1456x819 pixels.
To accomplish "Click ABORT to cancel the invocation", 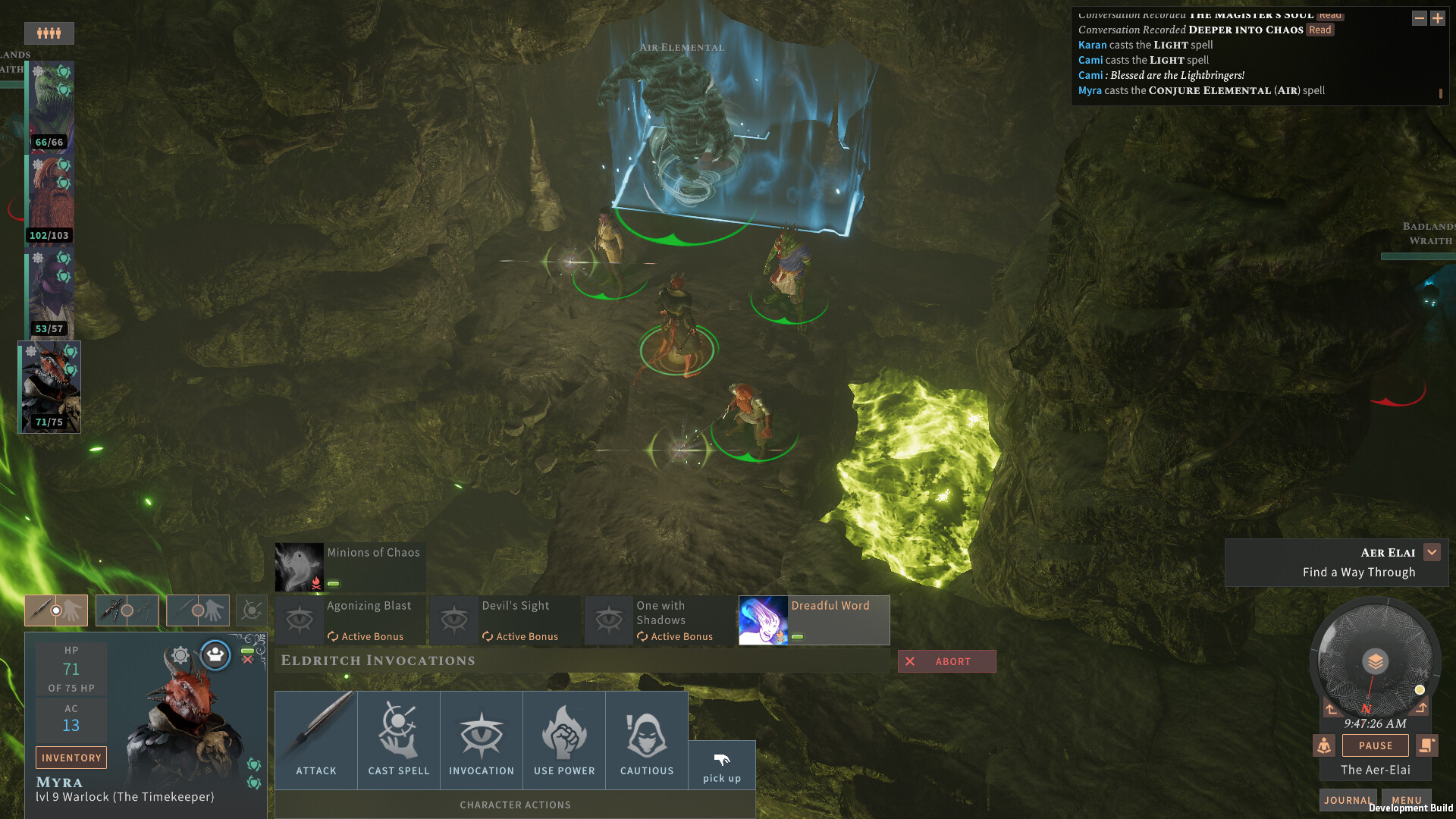I will [946, 661].
